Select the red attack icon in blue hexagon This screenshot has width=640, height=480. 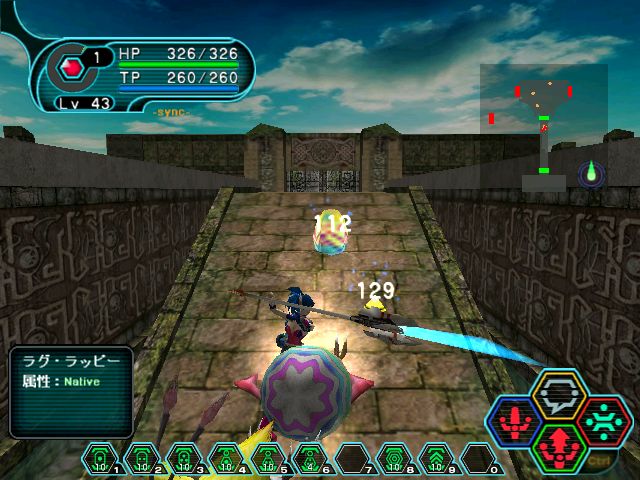pyautogui.click(x=516, y=421)
